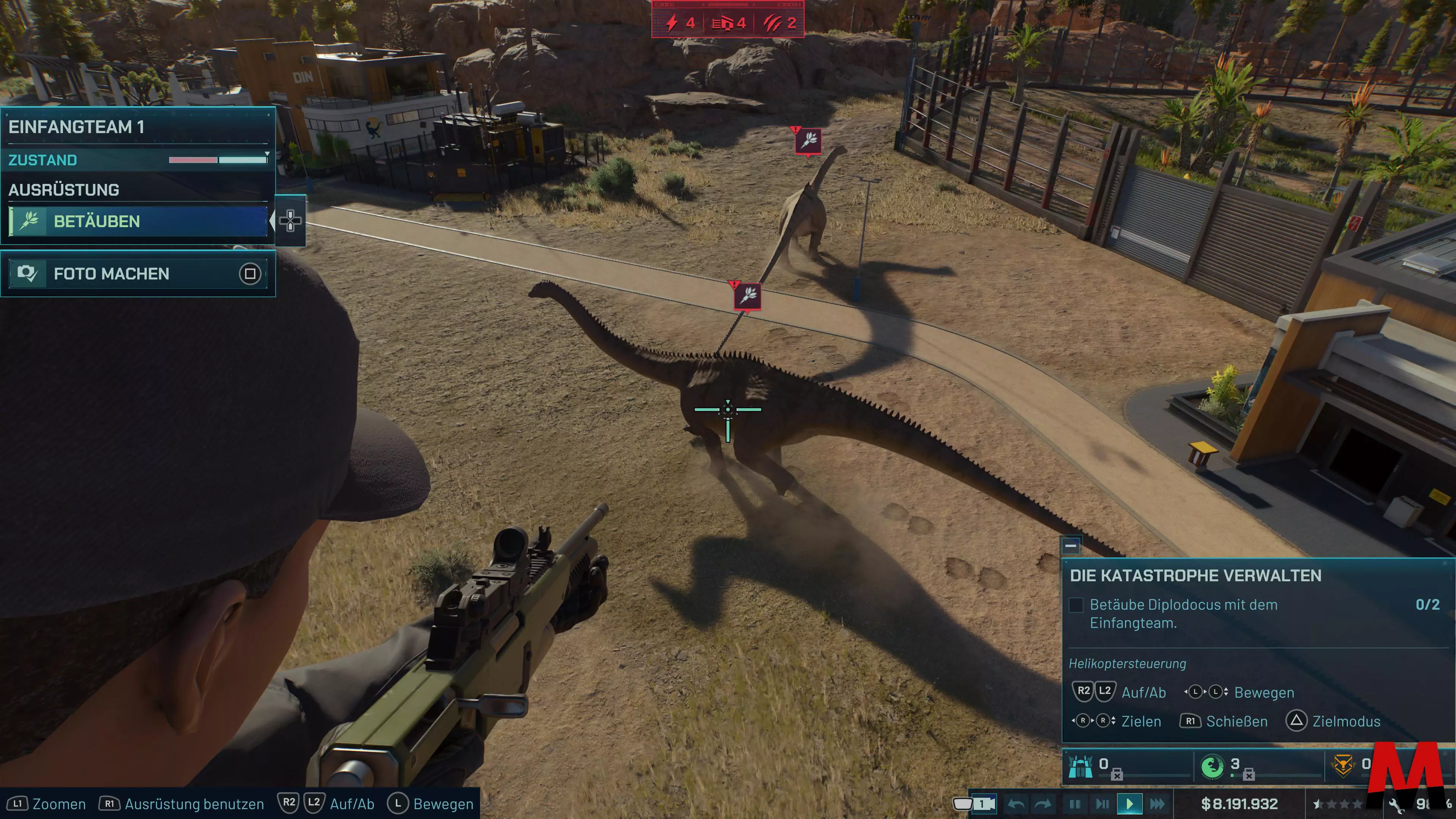The height and width of the screenshot is (819, 1456).
Task: Open the park gate guest counter
Action: coord(1081,766)
